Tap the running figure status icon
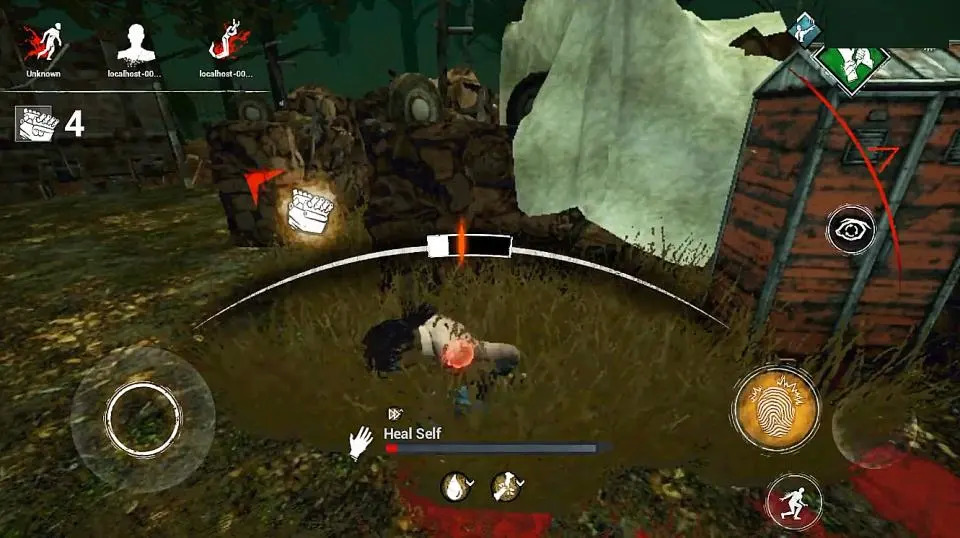The width and height of the screenshot is (960, 538). pyautogui.click(x=506, y=487)
